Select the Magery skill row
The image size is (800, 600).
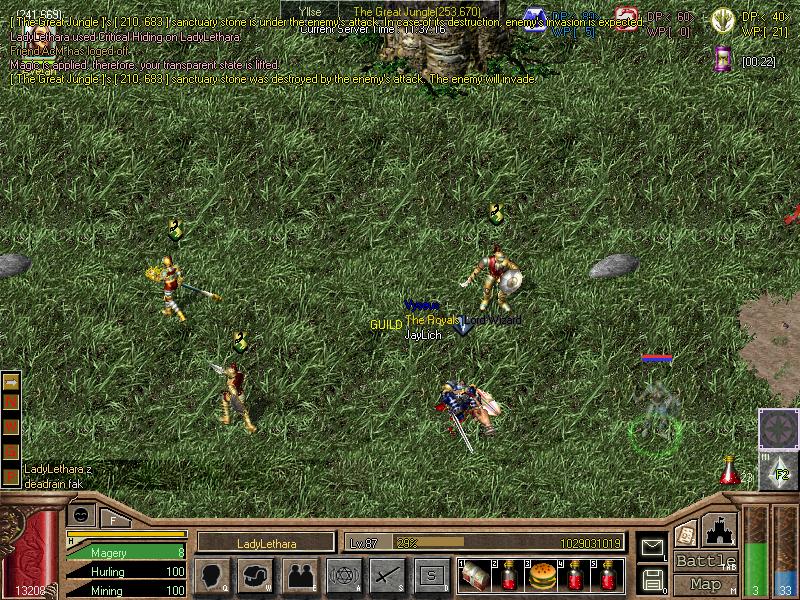click(x=125, y=552)
